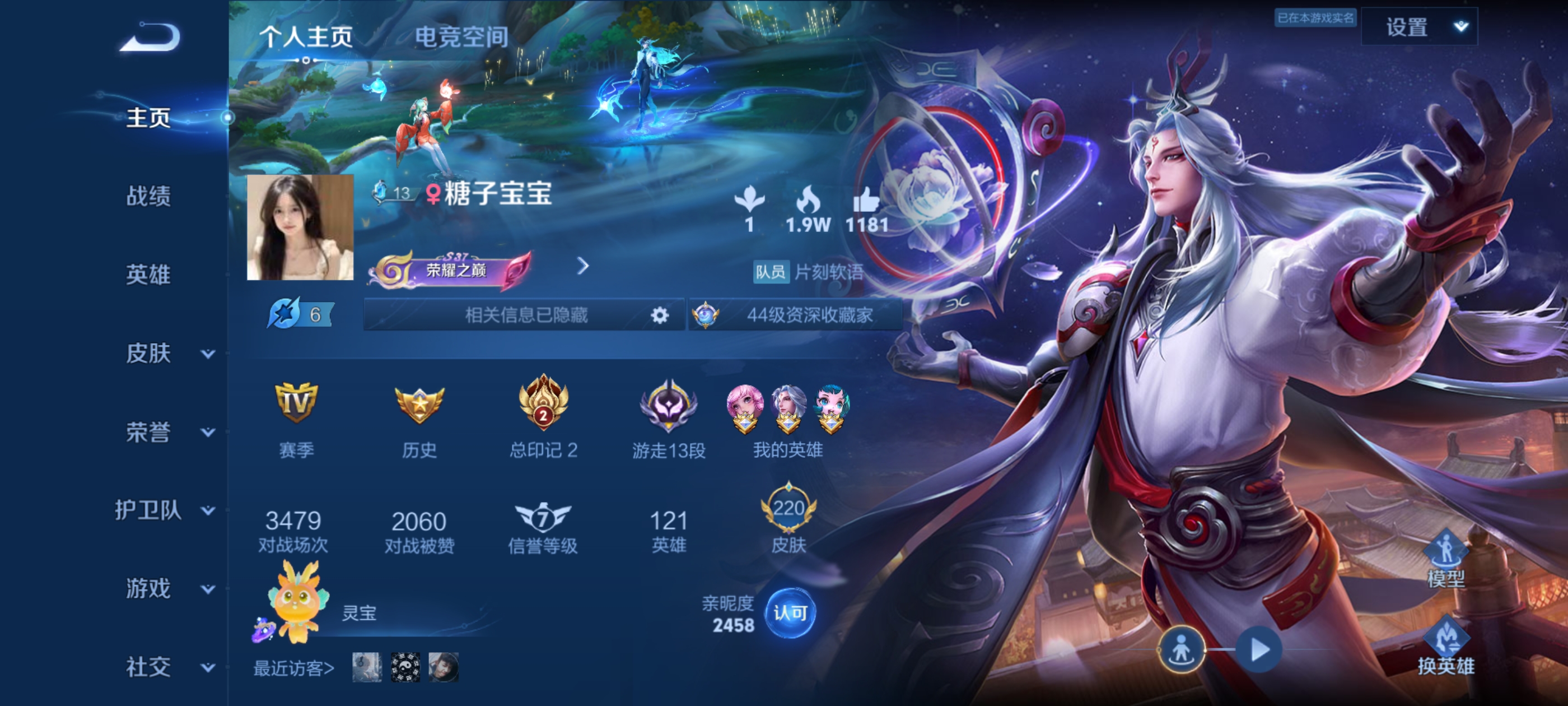
Task: Go back with the return arrow
Action: coord(150,38)
